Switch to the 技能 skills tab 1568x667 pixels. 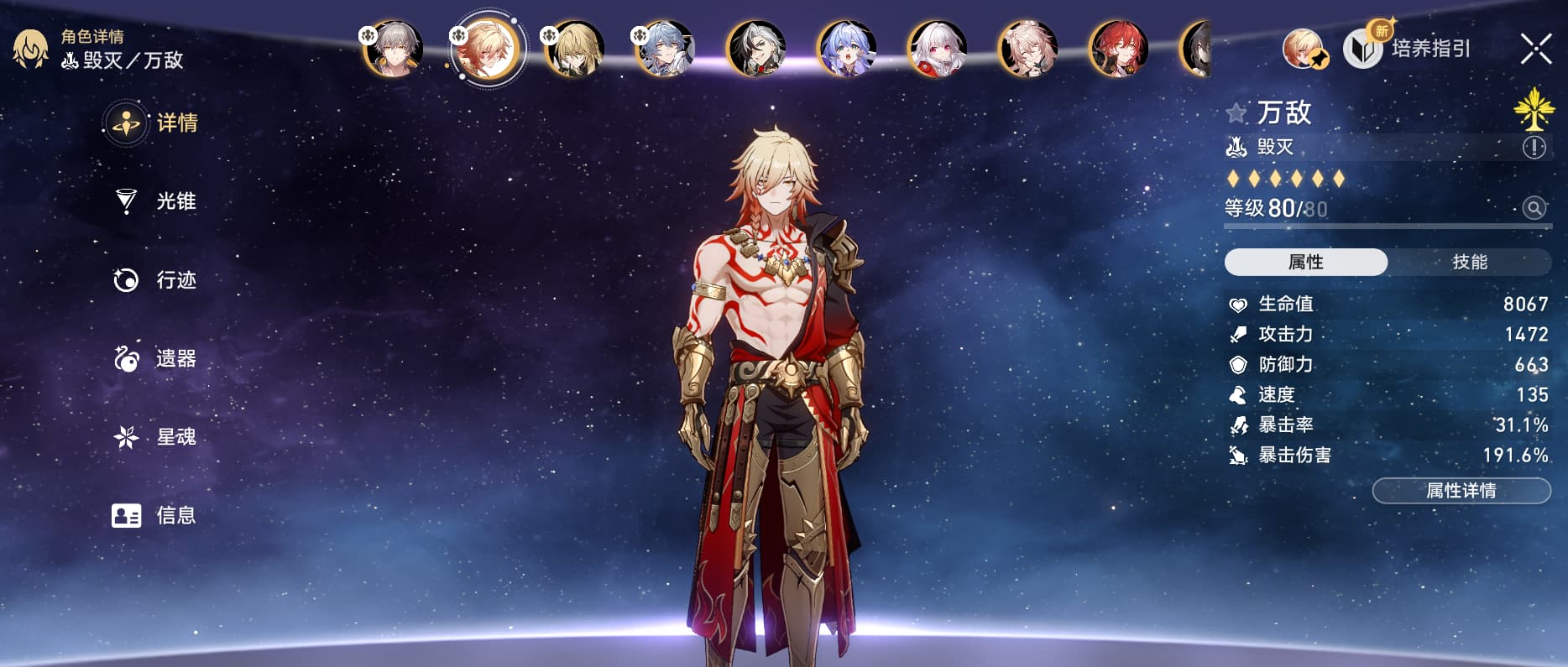[x=1469, y=262]
